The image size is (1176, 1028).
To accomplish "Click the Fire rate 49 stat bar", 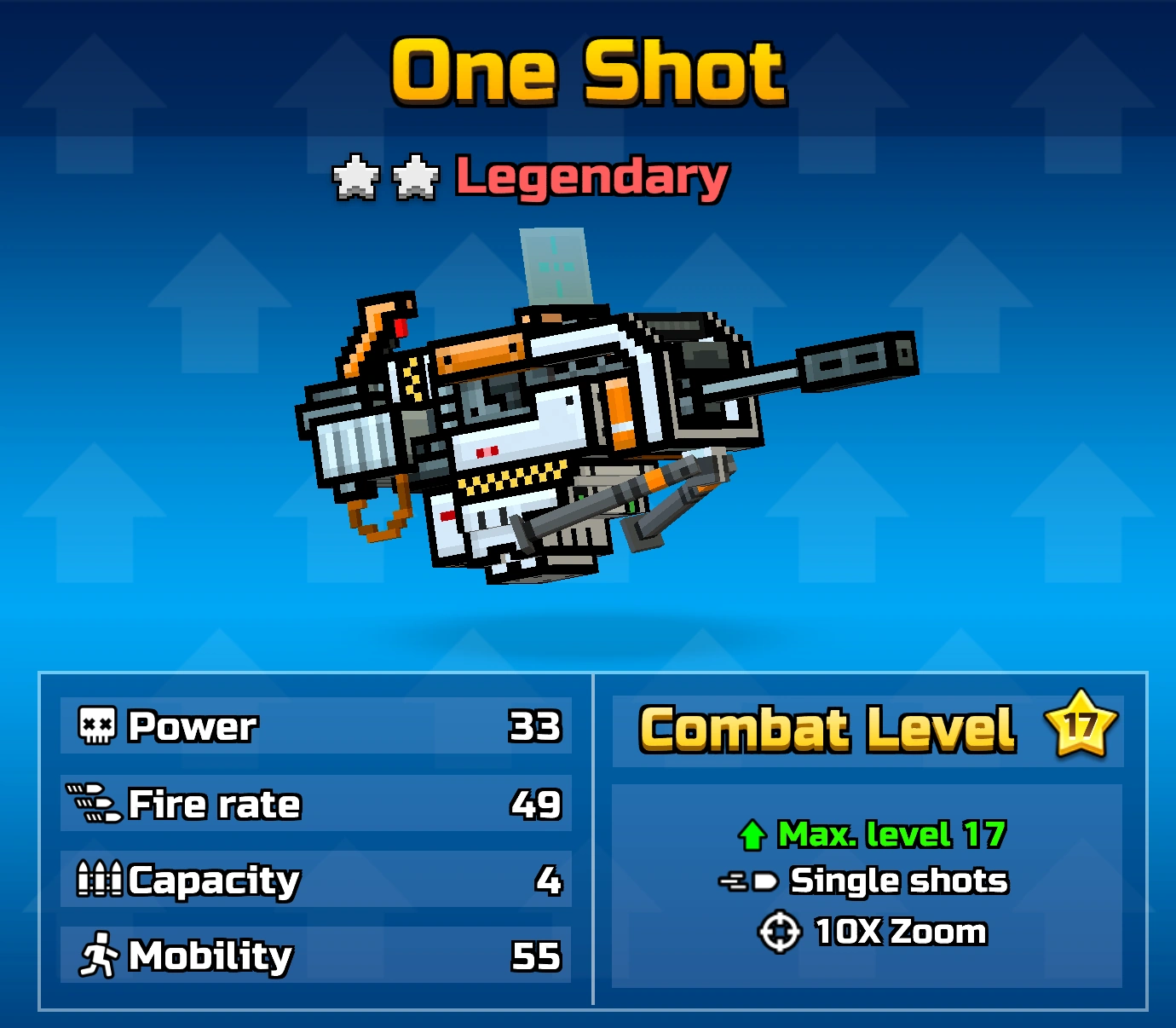I will coord(314,802).
